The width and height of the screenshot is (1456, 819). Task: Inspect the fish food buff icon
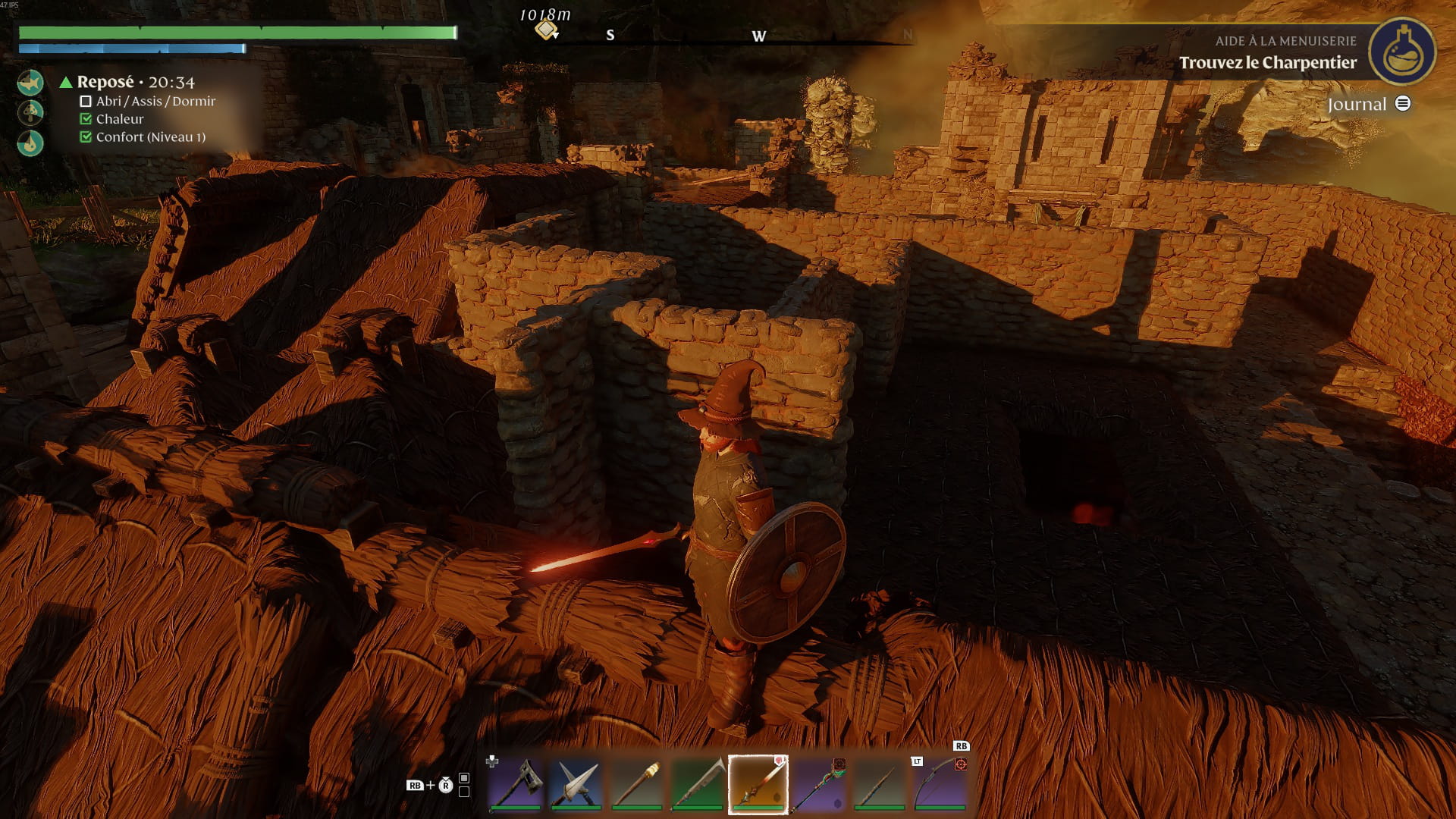[30, 82]
